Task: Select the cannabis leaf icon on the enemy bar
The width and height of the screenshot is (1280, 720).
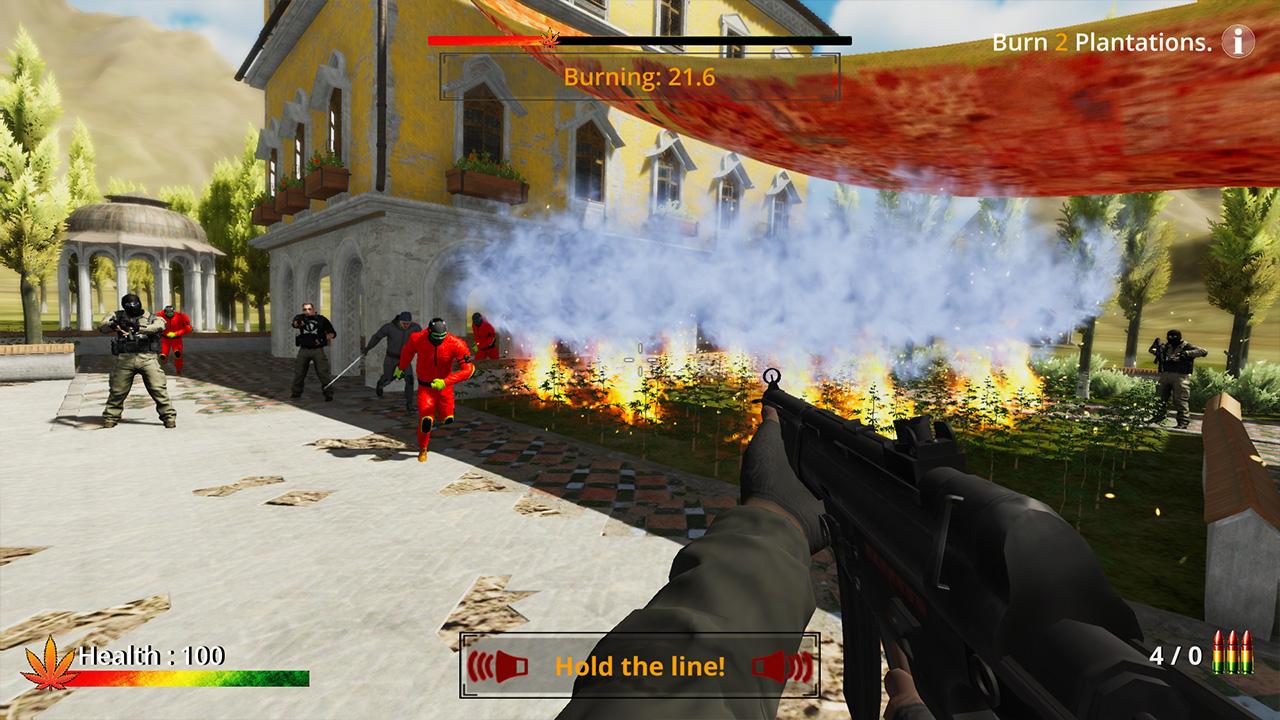Action: pyautogui.click(x=549, y=40)
